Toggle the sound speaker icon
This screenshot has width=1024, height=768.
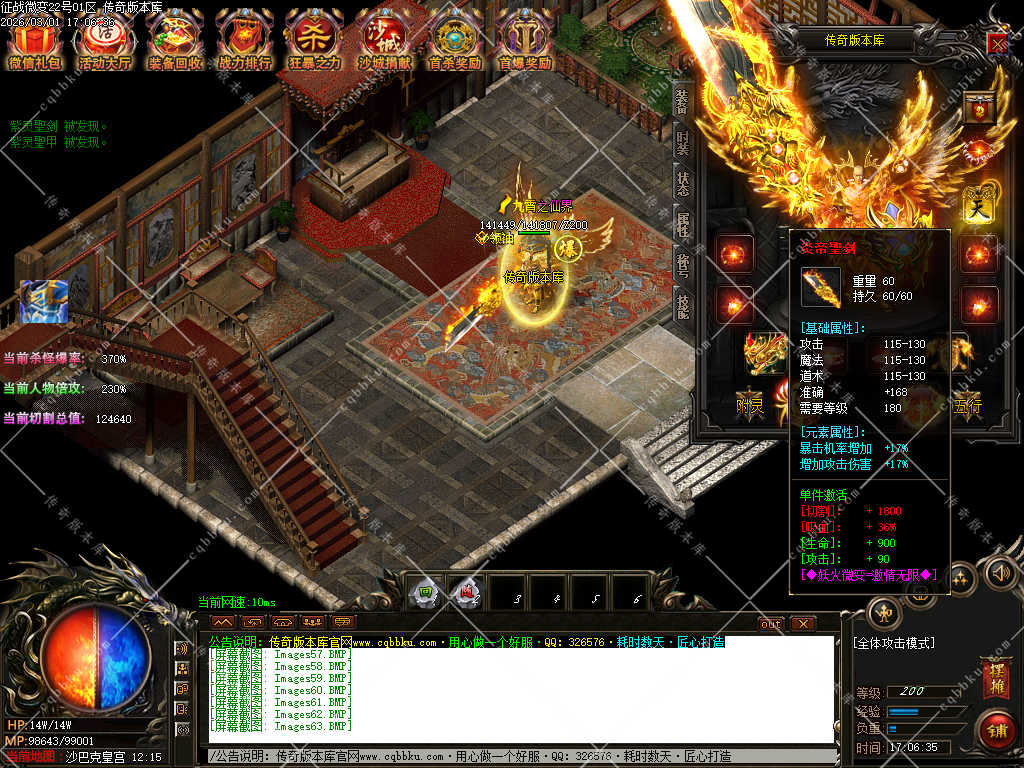pyautogui.click(x=998, y=573)
